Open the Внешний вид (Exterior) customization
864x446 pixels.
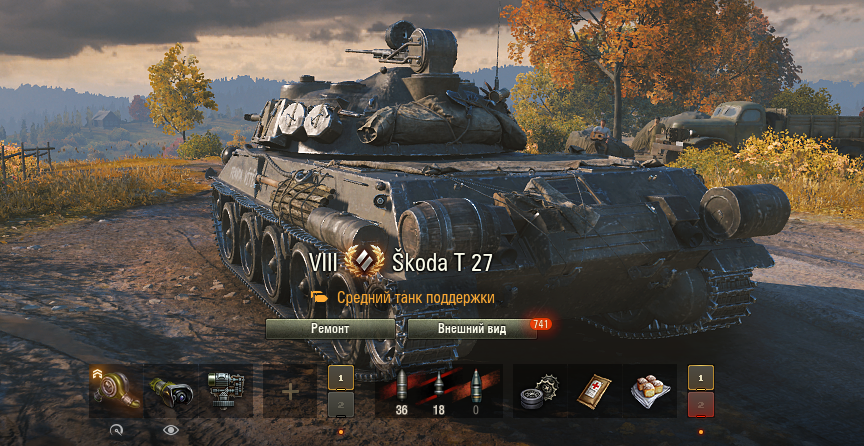pyautogui.click(x=472, y=328)
